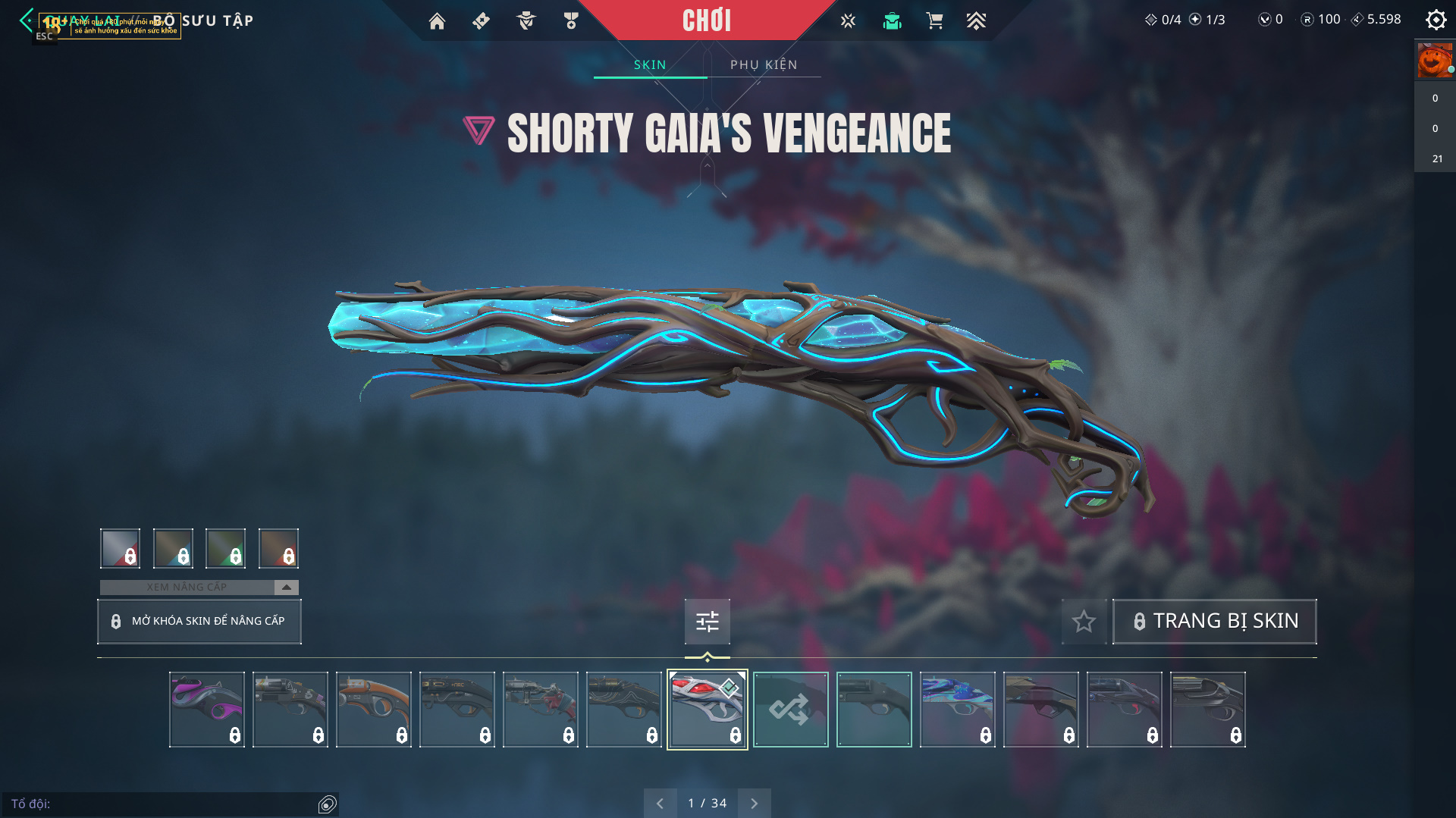
Task: Open the pumpkin player avatar
Action: click(x=1434, y=61)
